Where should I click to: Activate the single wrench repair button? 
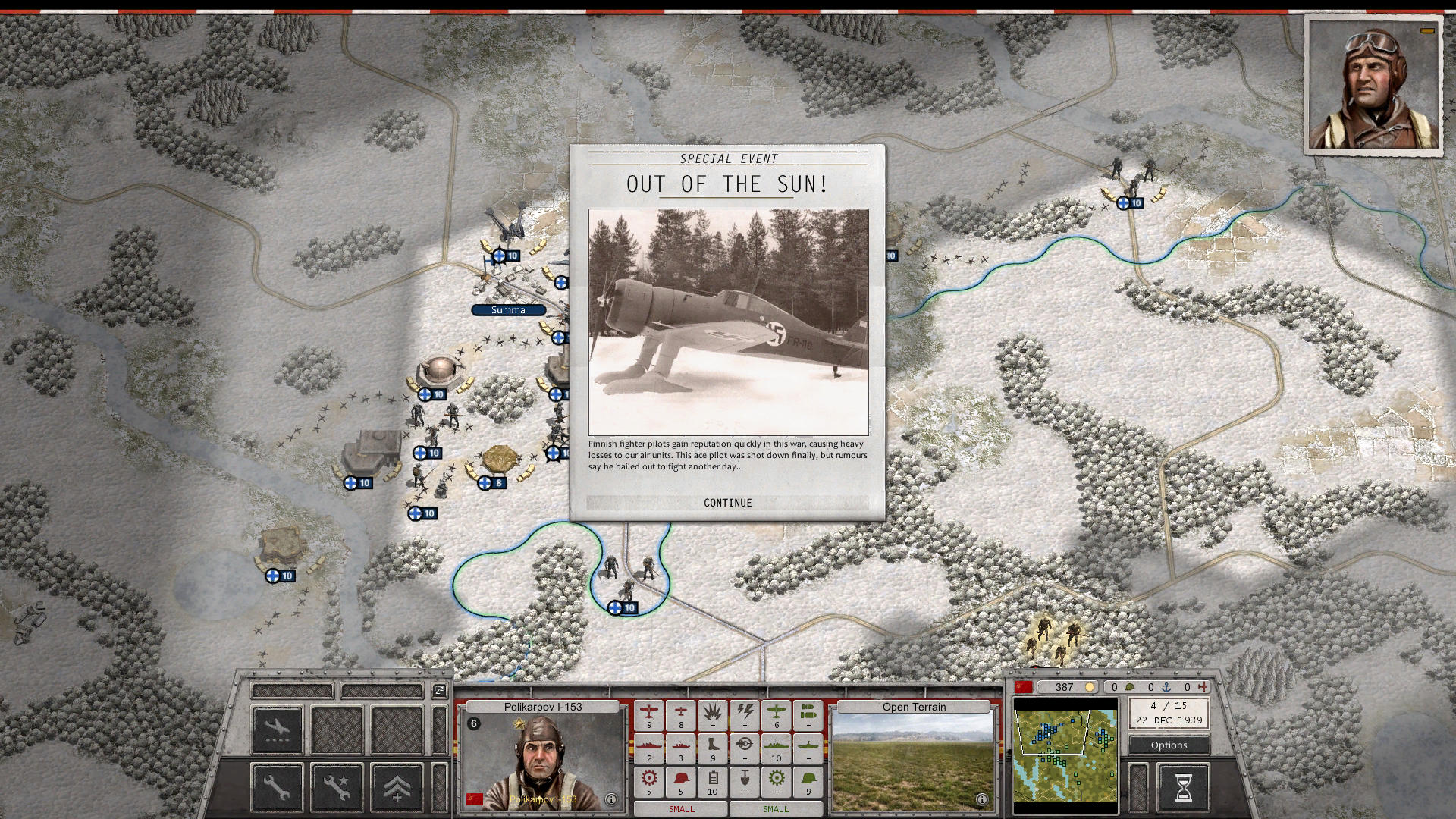point(277,787)
